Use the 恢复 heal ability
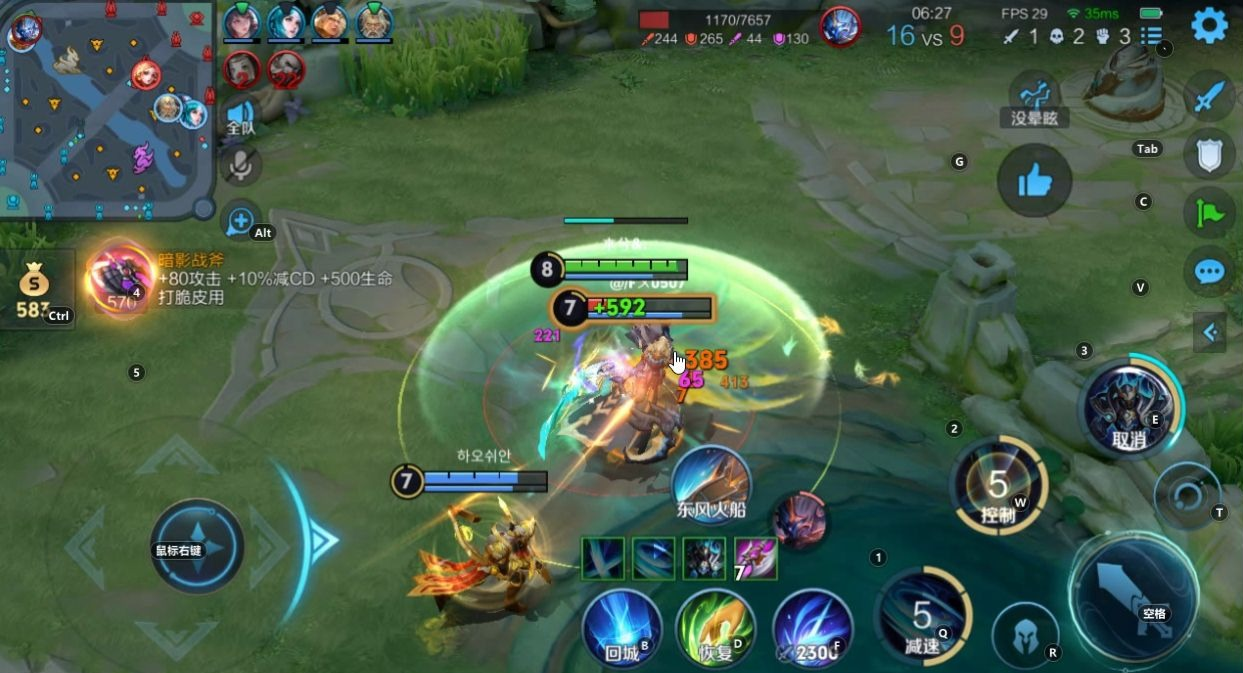 pyautogui.click(x=715, y=627)
